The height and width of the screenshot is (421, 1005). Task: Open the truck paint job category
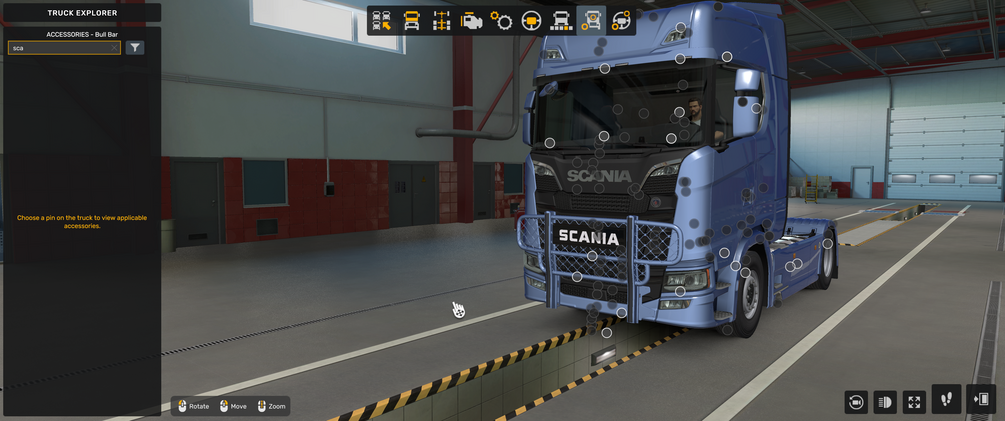pyautogui.click(x=562, y=21)
